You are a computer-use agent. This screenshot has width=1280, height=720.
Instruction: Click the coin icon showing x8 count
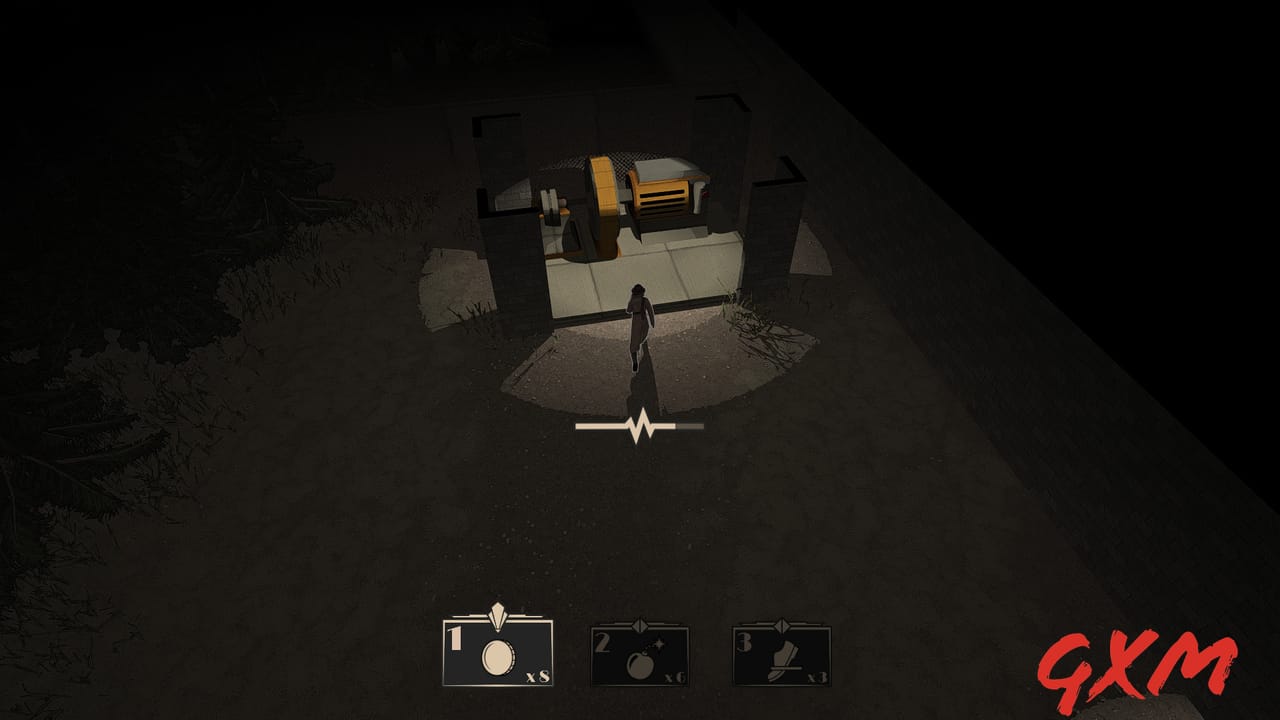[x=497, y=660]
